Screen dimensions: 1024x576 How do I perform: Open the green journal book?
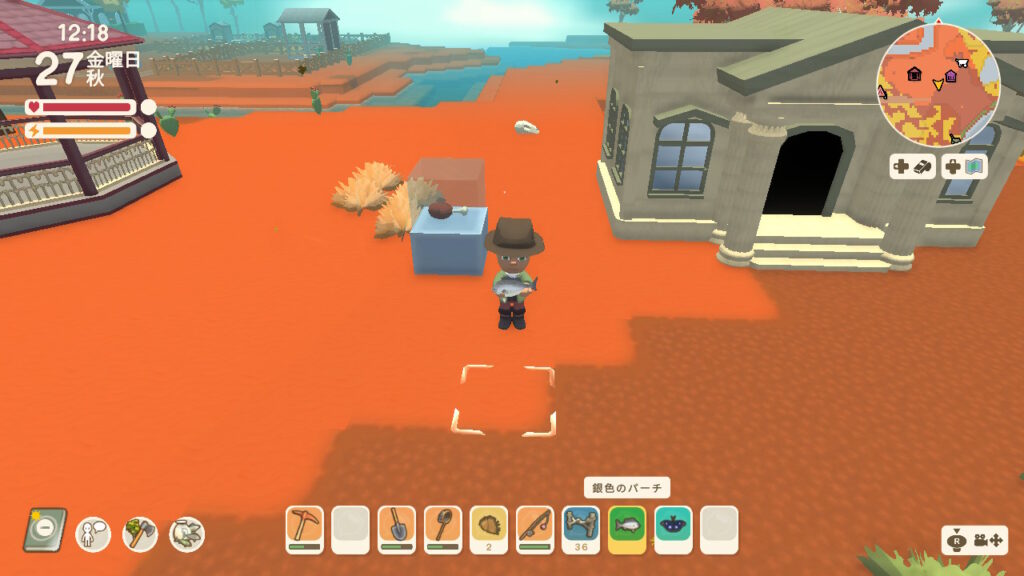46,530
